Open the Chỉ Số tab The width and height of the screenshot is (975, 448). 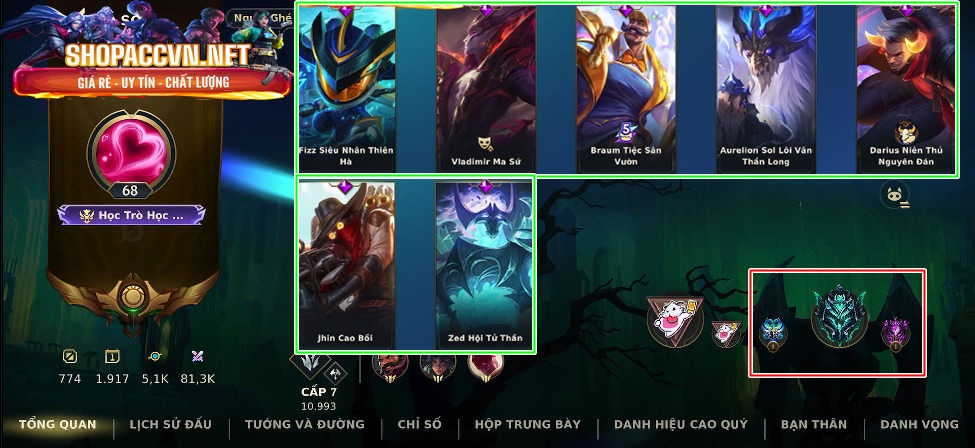420,425
